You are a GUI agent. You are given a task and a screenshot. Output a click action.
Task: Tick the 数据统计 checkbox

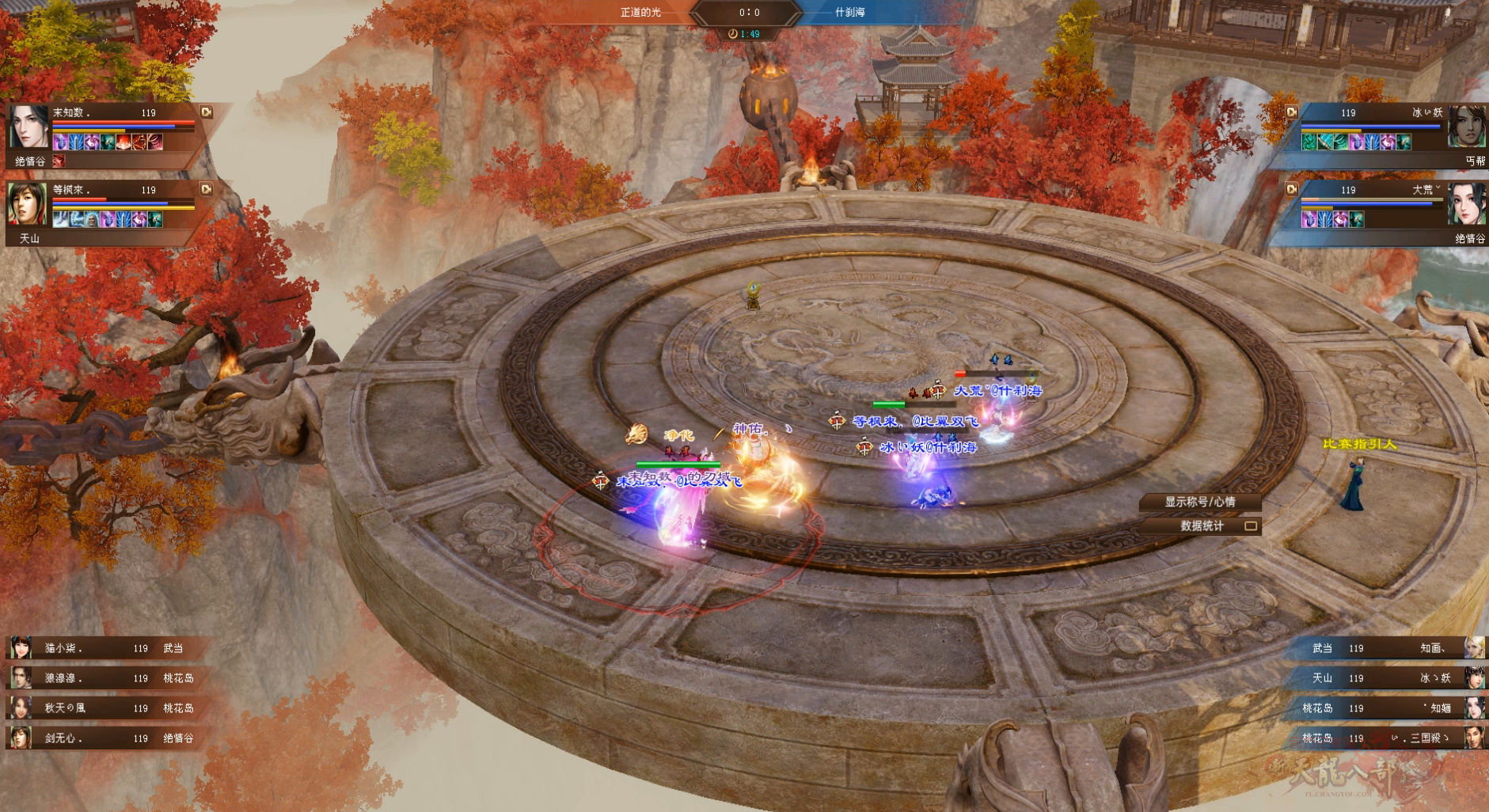click(1251, 526)
